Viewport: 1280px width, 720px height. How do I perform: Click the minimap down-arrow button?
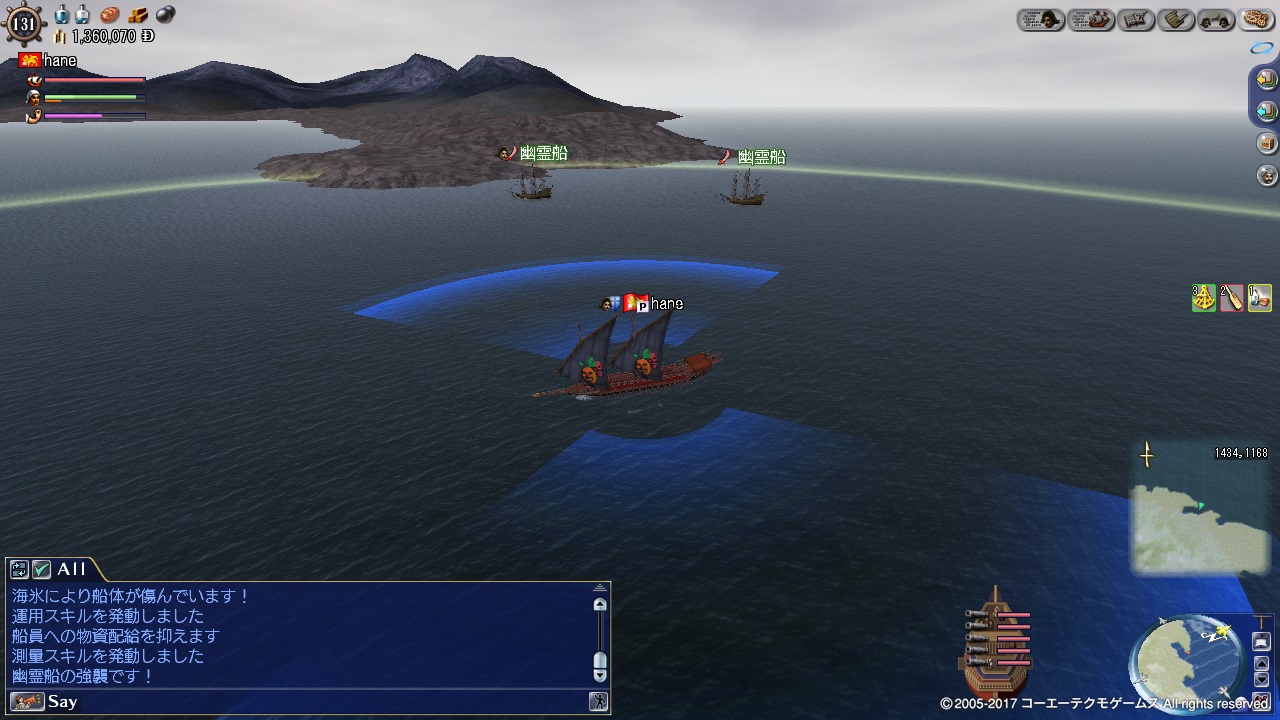point(1261,680)
